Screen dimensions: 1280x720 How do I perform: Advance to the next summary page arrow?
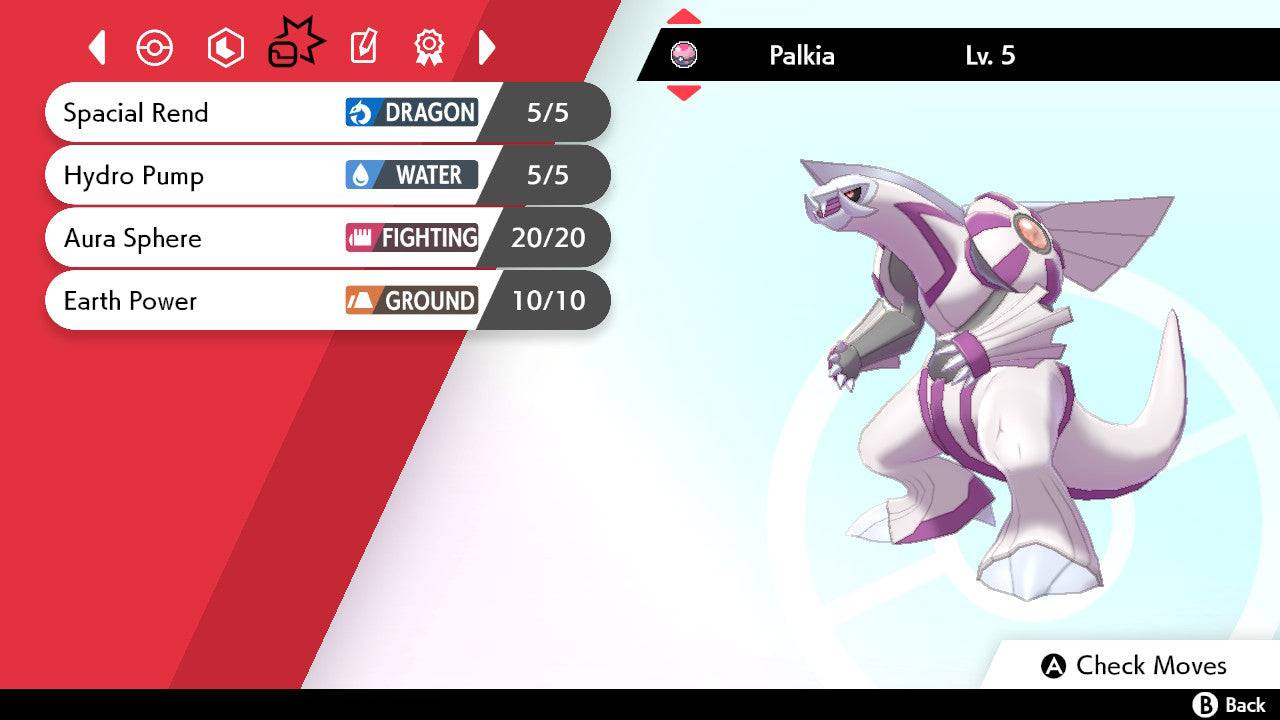coord(487,47)
